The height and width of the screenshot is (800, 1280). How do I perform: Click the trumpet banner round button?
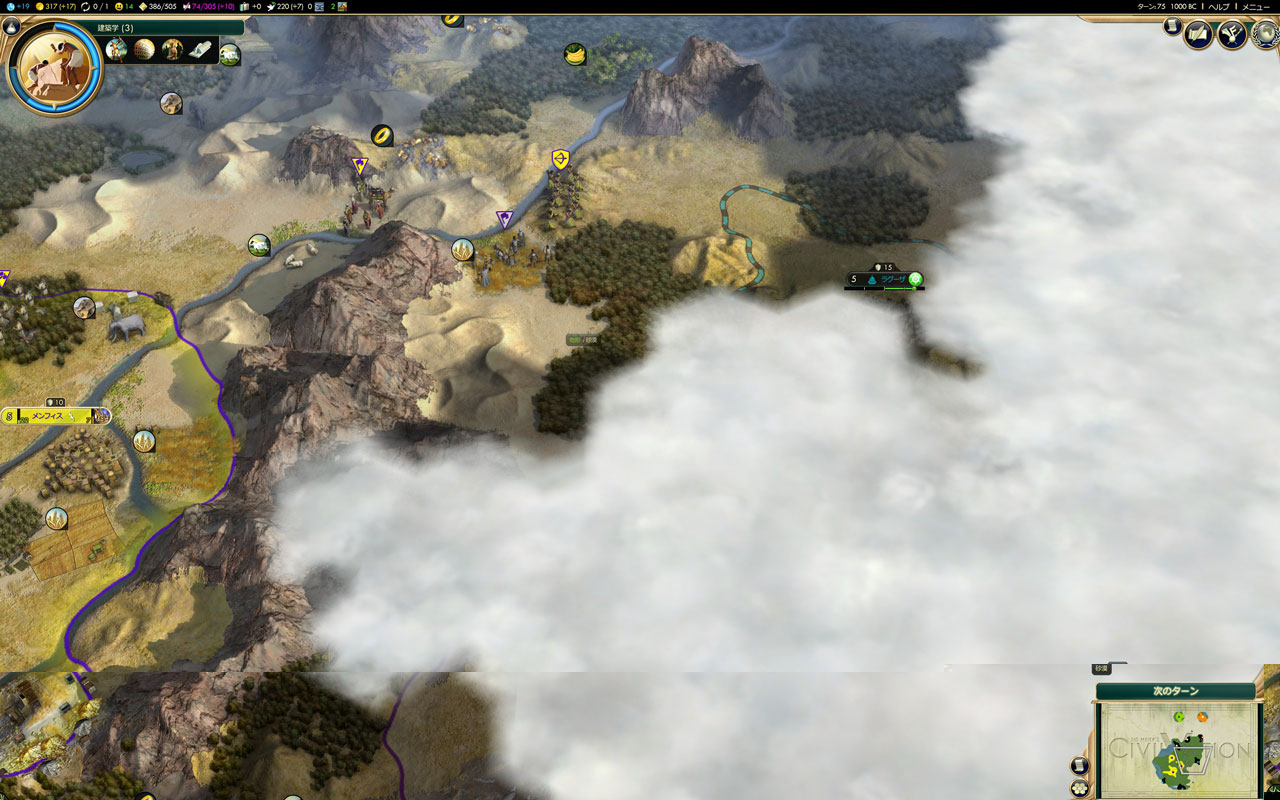(x=1231, y=35)
